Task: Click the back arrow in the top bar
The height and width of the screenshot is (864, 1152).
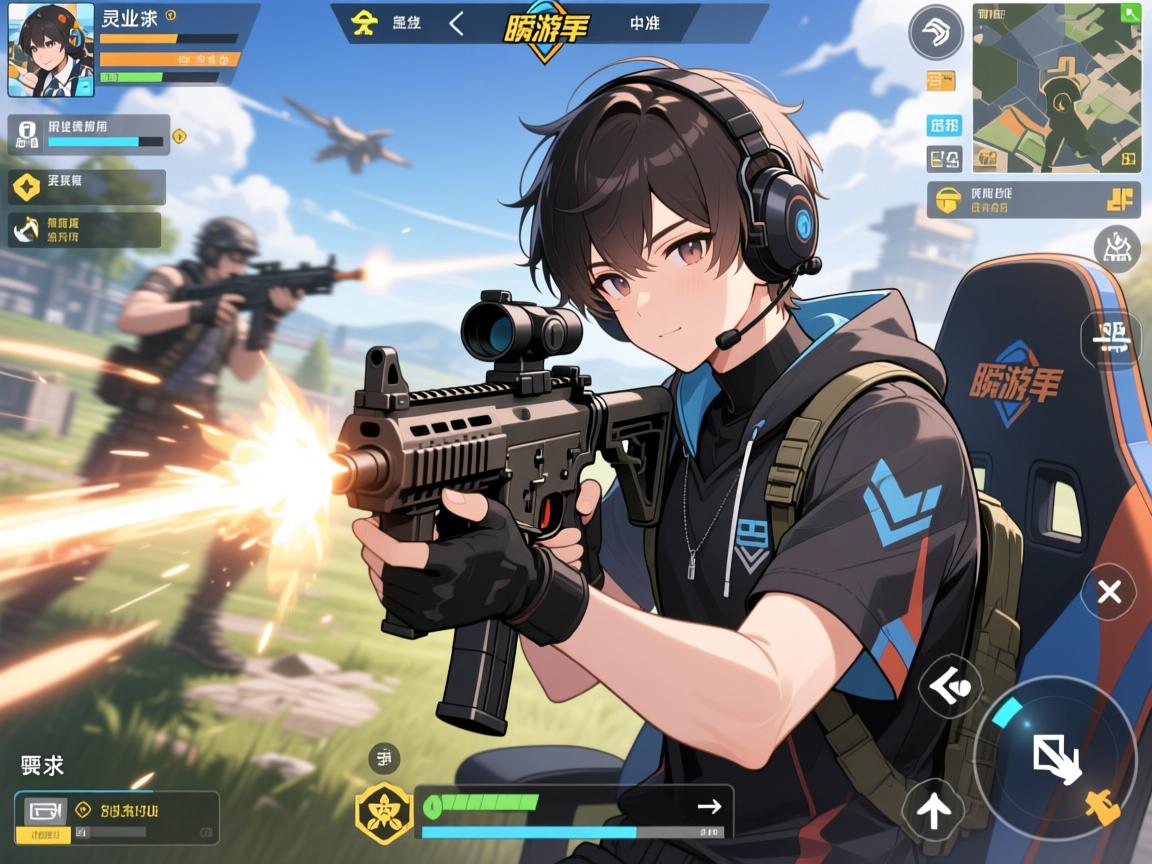Action: [x=456, y=23]
